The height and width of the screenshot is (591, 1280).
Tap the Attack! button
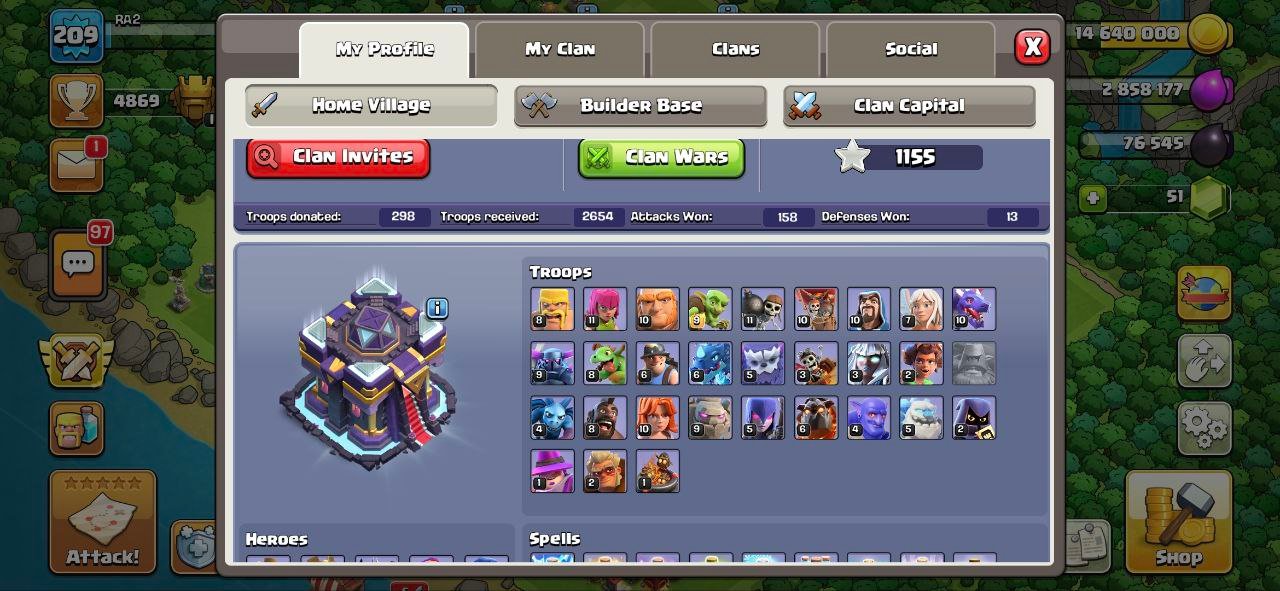[x=103, y=523]
